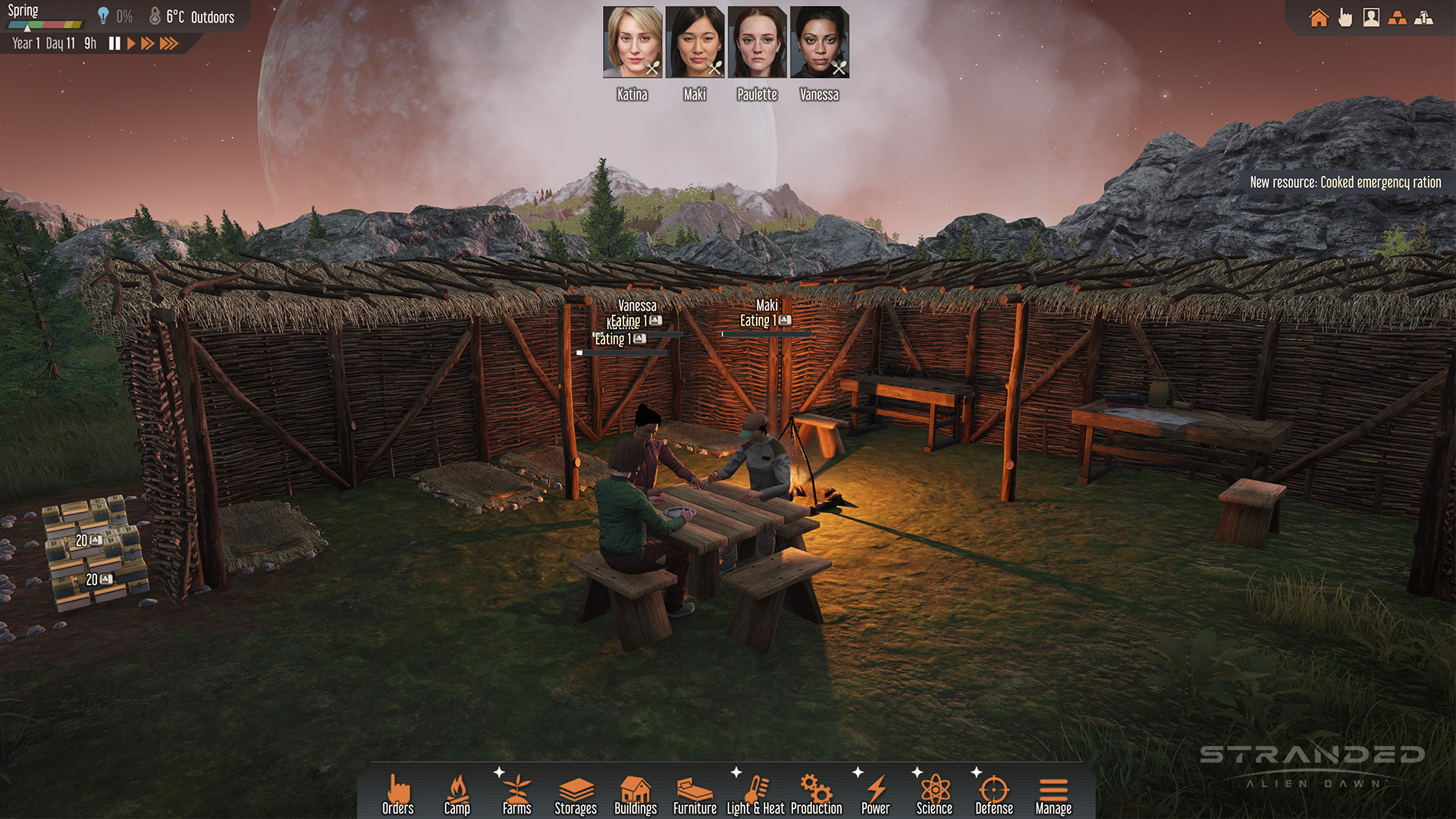This screenshot has width=1456, height=819.
Task: Select survivor Katina's portrait
Action: click(x=632, y=42)
